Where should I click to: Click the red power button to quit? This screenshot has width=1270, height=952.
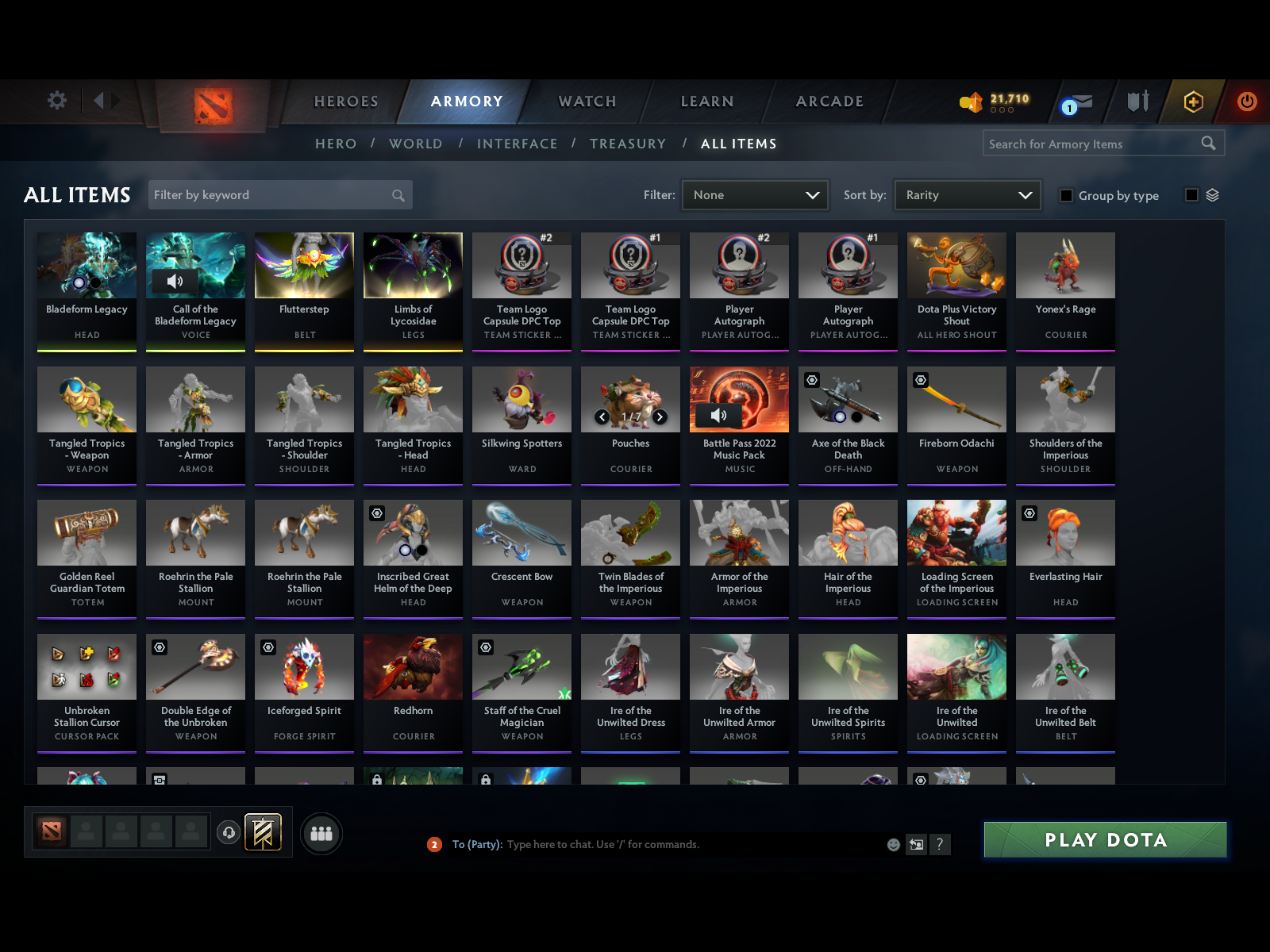(x=1246, y=102)
